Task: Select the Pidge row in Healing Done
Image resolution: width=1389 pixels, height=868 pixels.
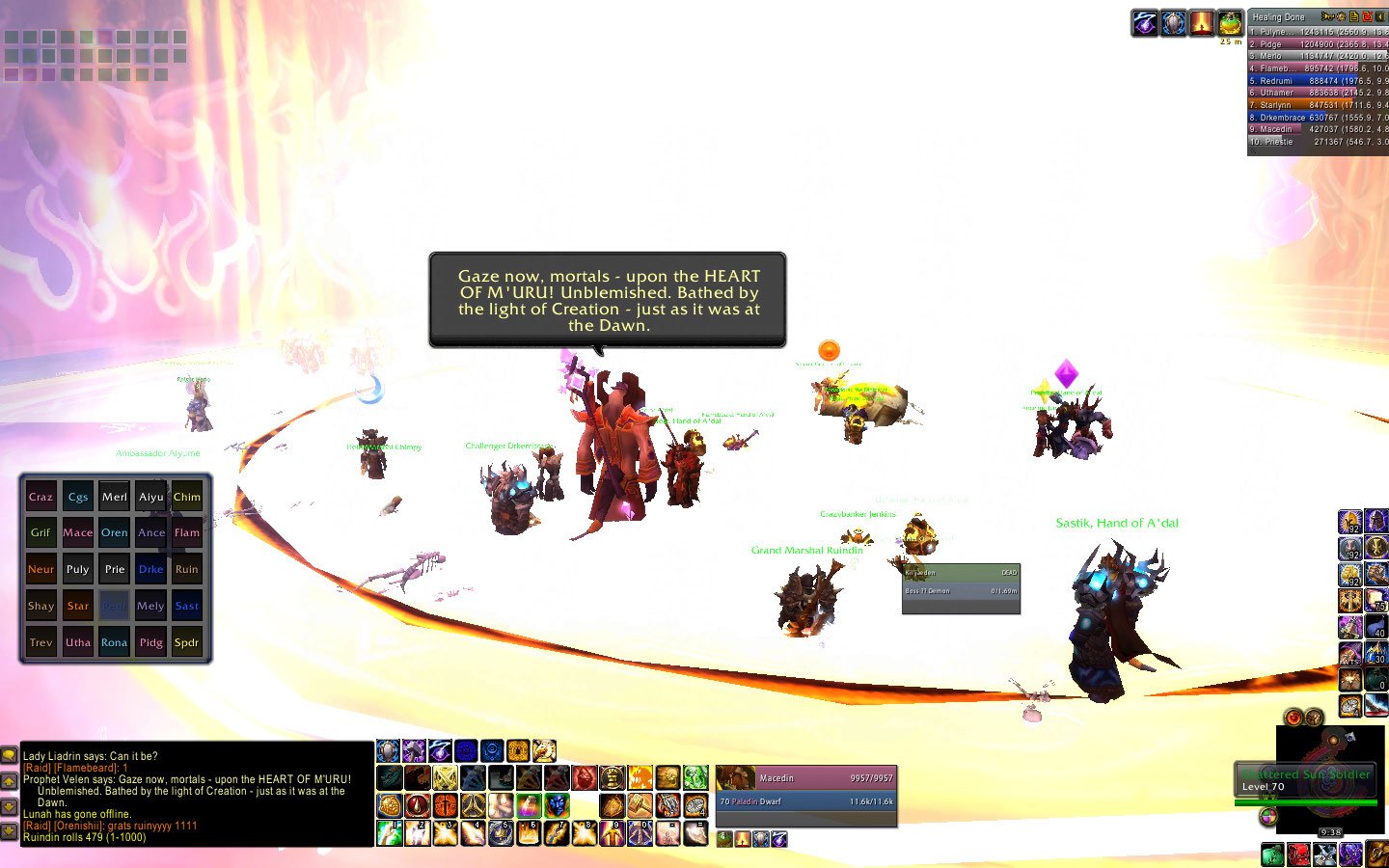Action: coord(1318,44)
